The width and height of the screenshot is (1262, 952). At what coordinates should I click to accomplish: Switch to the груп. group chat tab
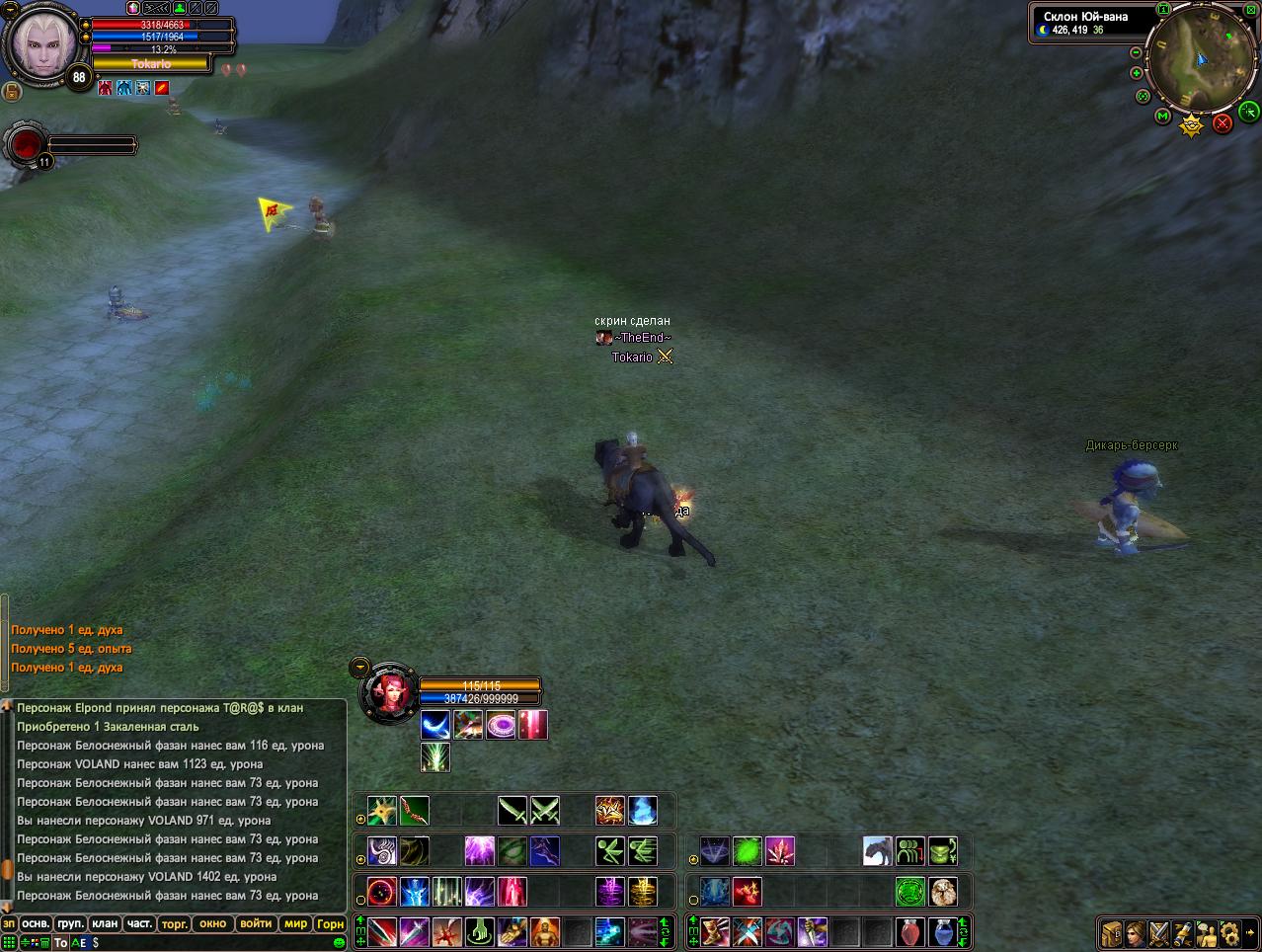[x=70, y=924]
